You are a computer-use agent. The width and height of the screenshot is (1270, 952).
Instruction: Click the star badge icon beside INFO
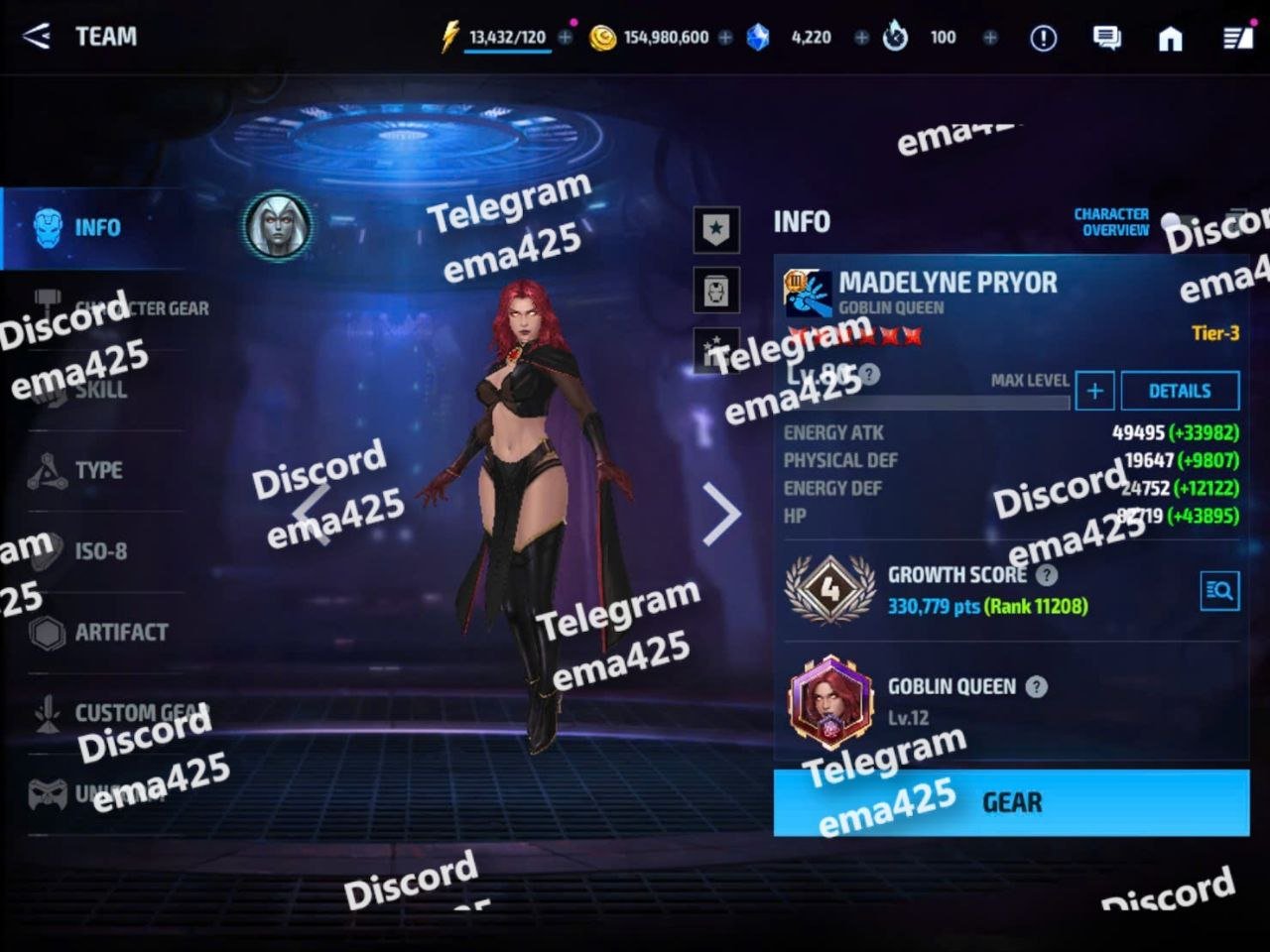tap(716, 229)
